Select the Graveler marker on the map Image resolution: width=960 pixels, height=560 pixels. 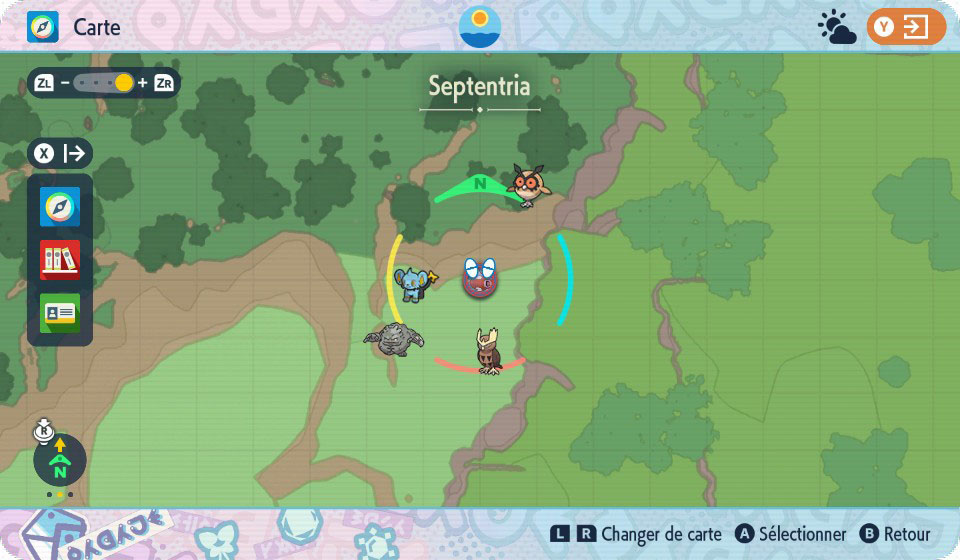coord(394,339)
